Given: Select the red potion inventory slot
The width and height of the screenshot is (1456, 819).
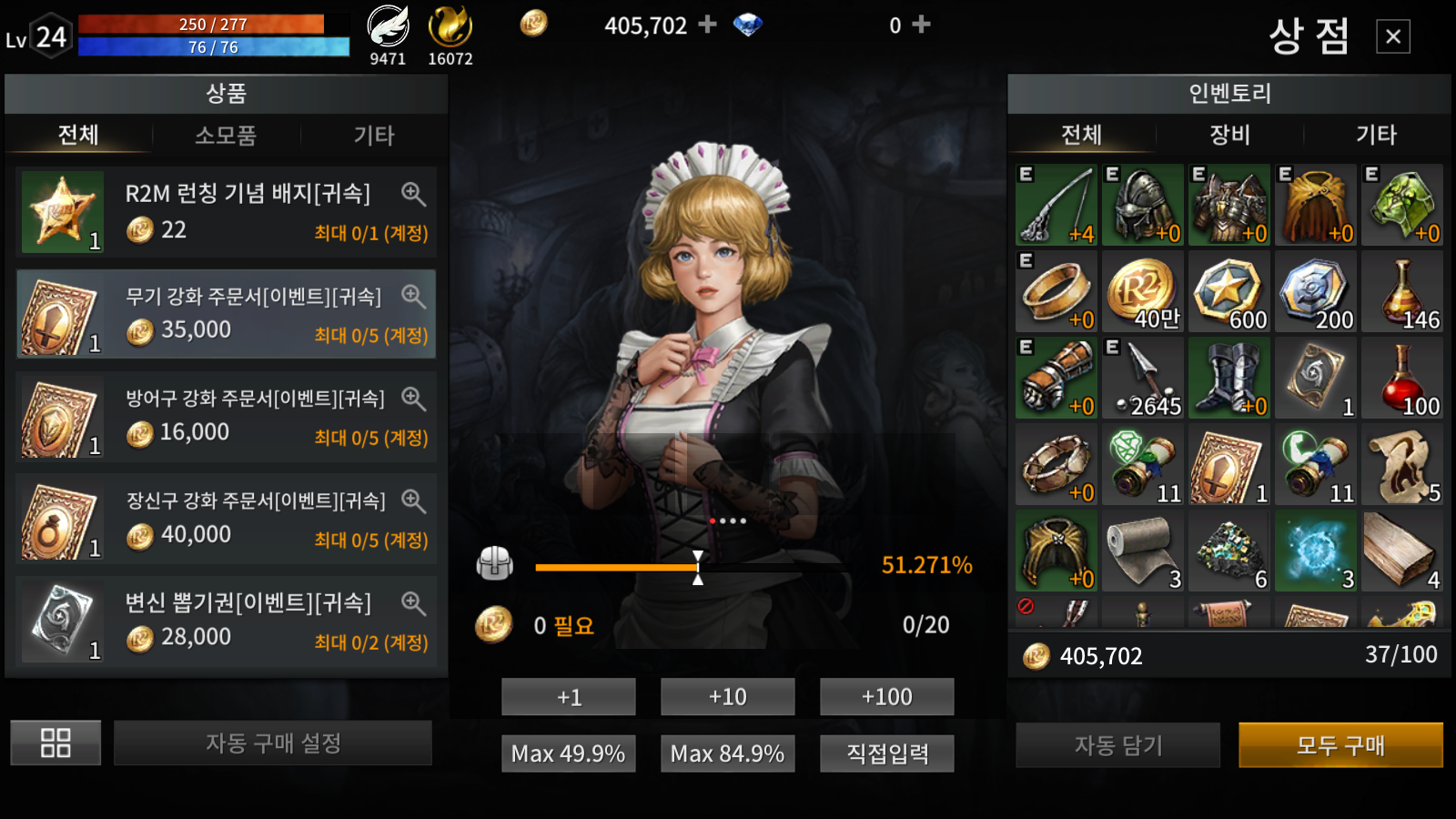Looking at the screenshot, I should point(1402,379).
